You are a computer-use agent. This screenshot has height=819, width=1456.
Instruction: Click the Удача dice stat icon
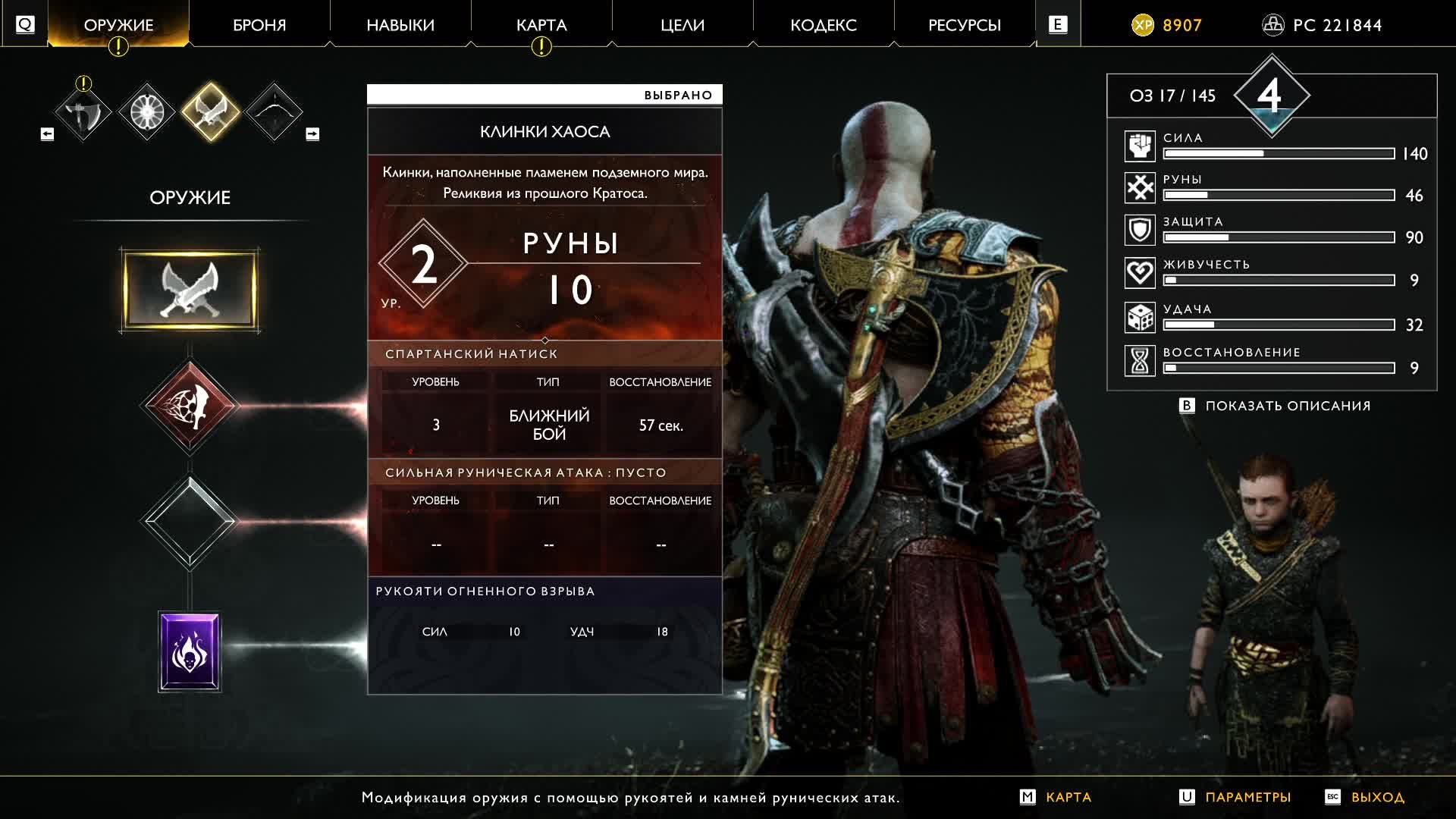pyautogui.click(x=1139, y=317)
